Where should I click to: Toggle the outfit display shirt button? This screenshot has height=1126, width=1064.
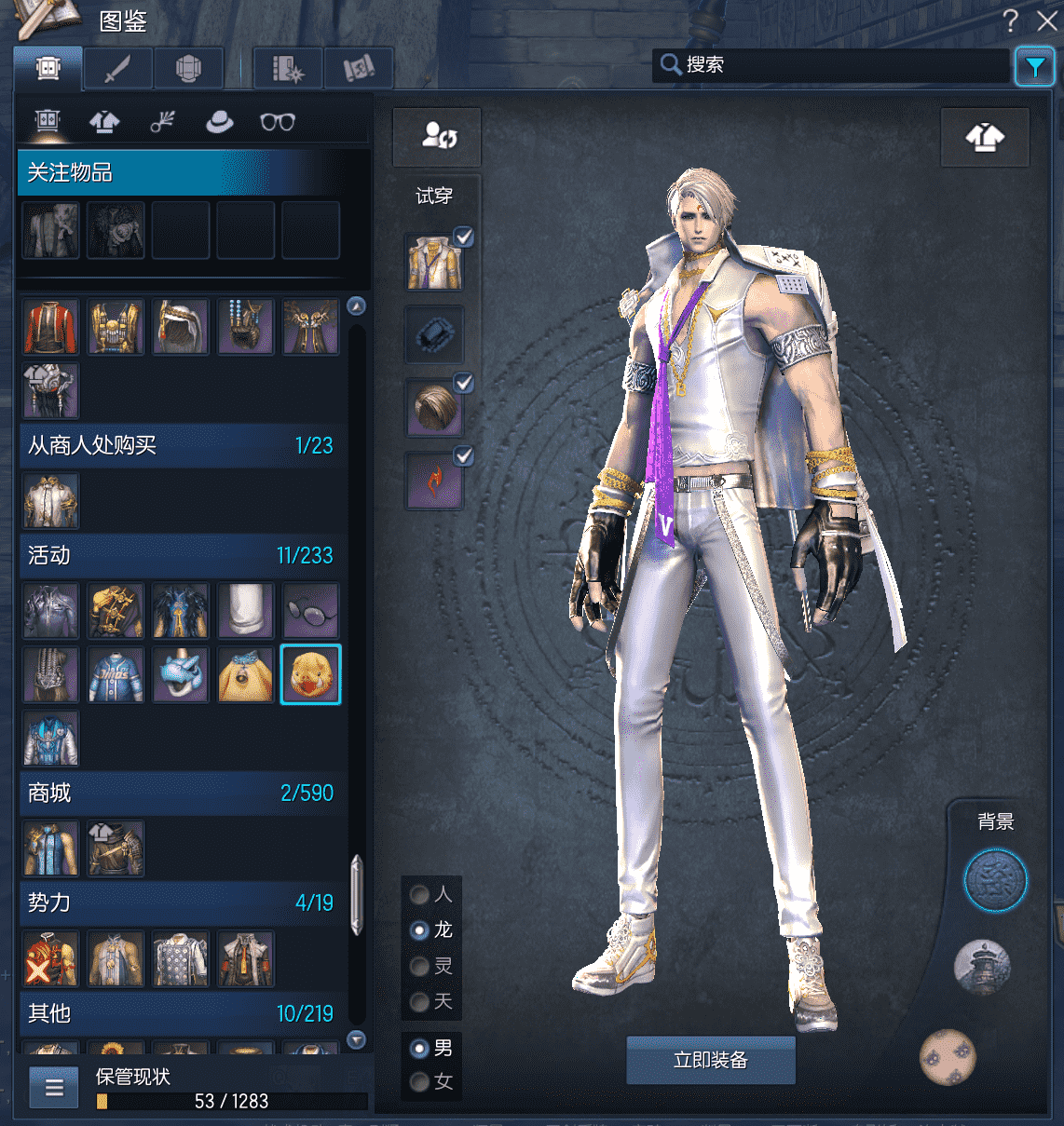point(985,138)
